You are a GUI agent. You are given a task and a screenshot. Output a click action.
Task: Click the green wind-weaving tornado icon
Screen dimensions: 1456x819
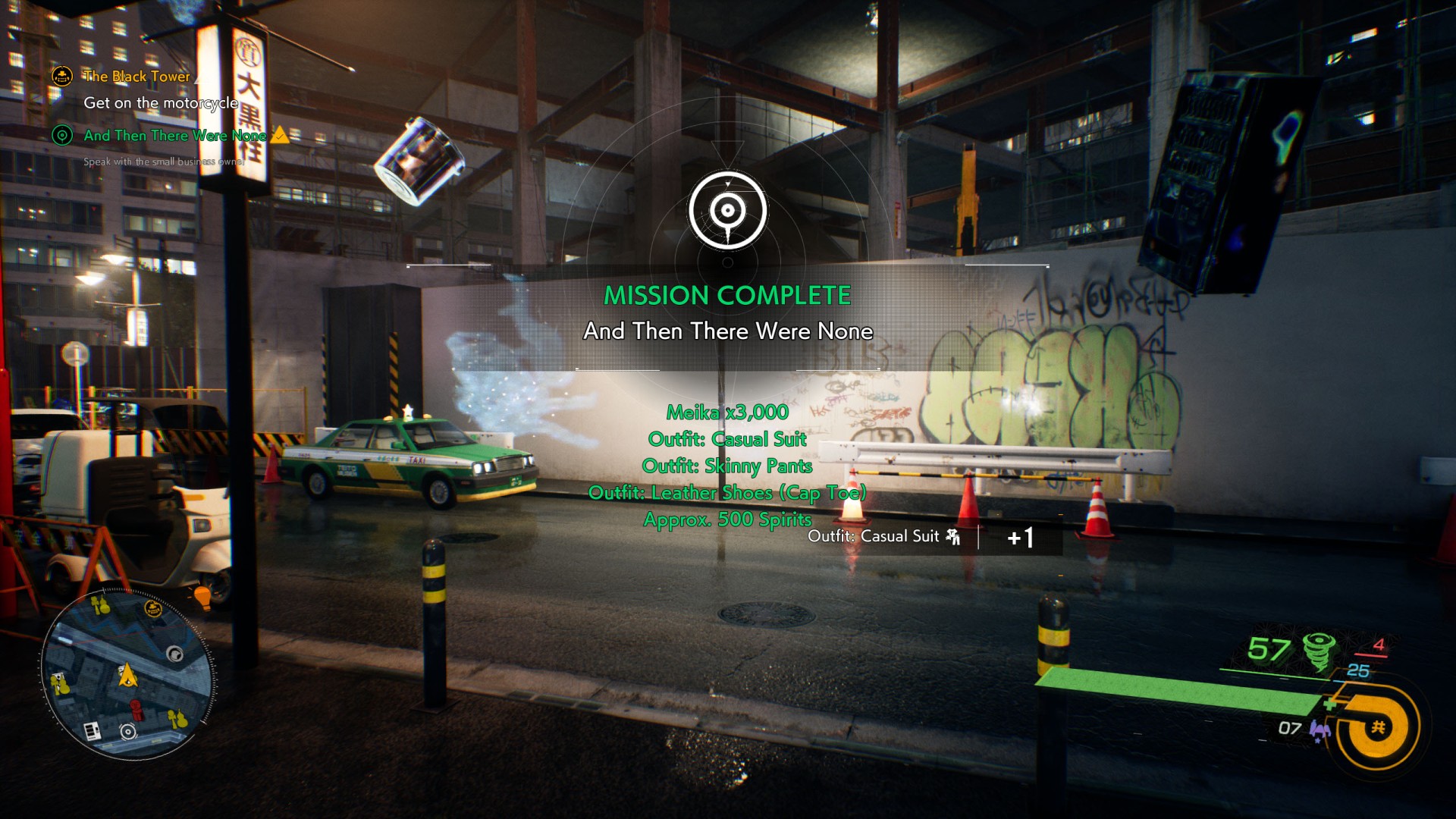coord(1319,651)
